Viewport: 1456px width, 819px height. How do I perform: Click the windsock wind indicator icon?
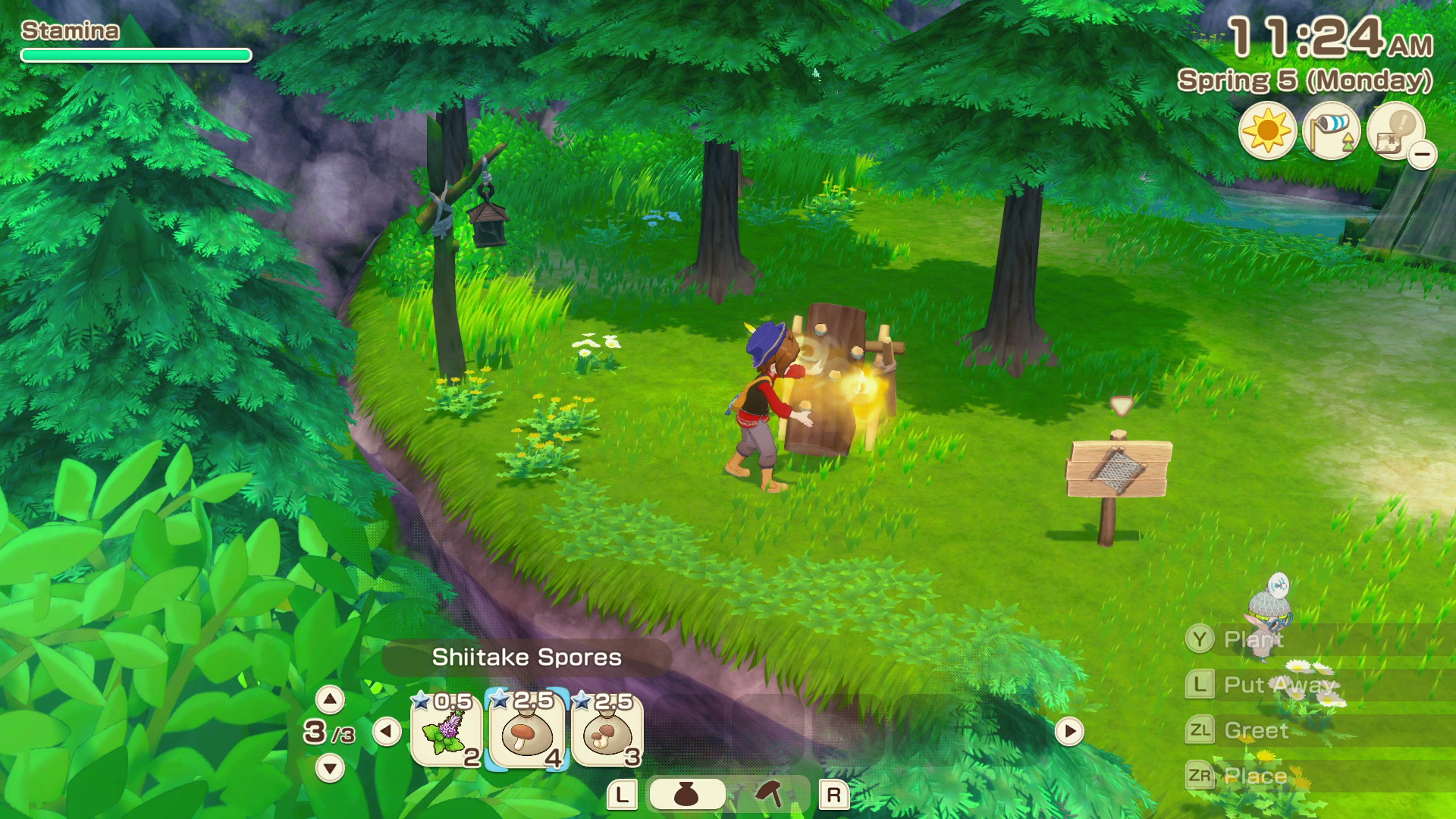click(1331, 132)
